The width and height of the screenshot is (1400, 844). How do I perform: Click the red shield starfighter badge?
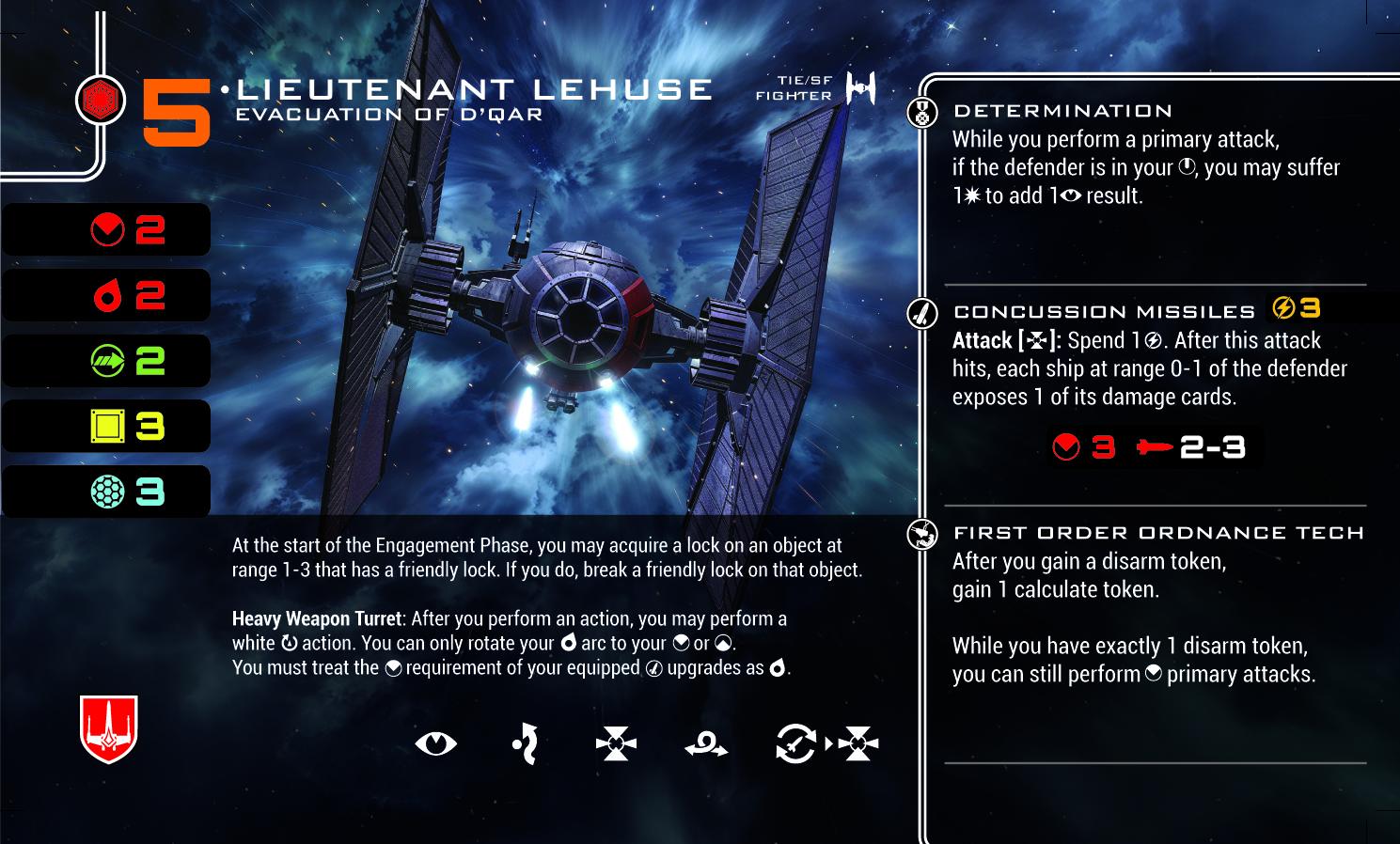pos(109,728)
